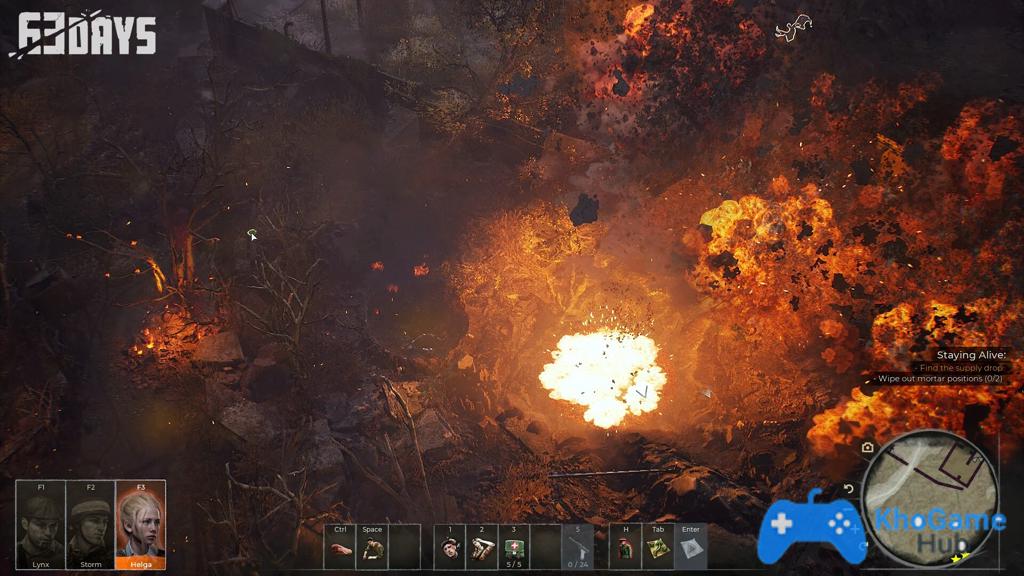The width and height of the screenshot is (1024, 576).
Task: Select the bandage roll item slot
Action: point(482,548)
